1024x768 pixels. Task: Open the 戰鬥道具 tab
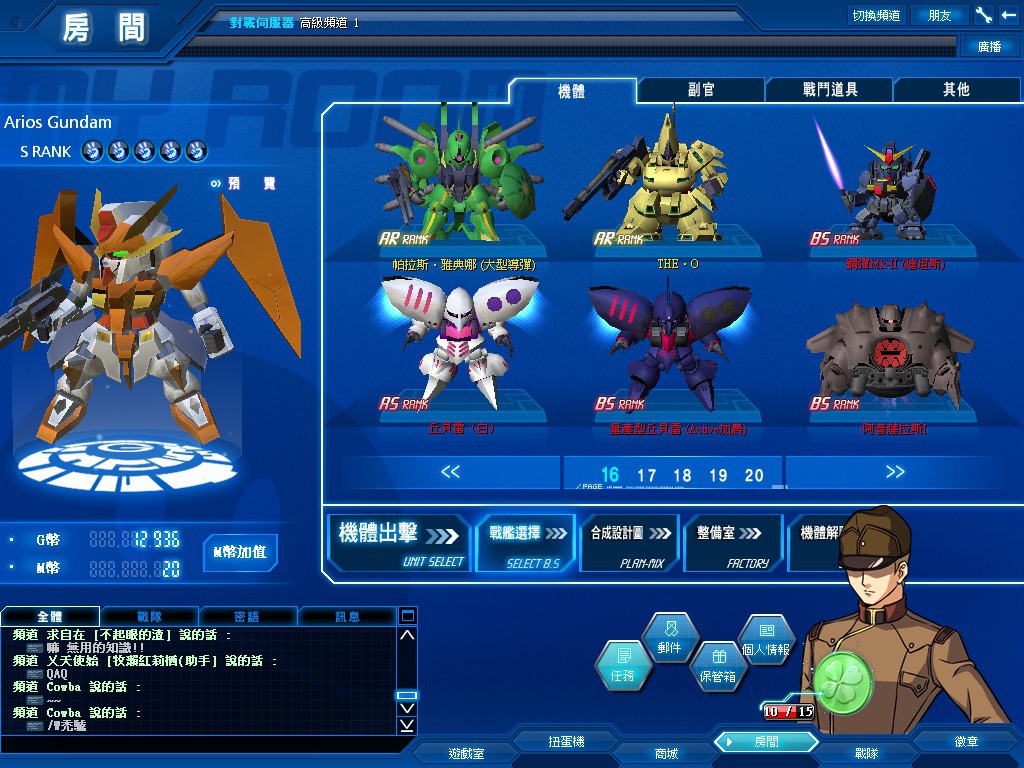click(x=830, y=90)
